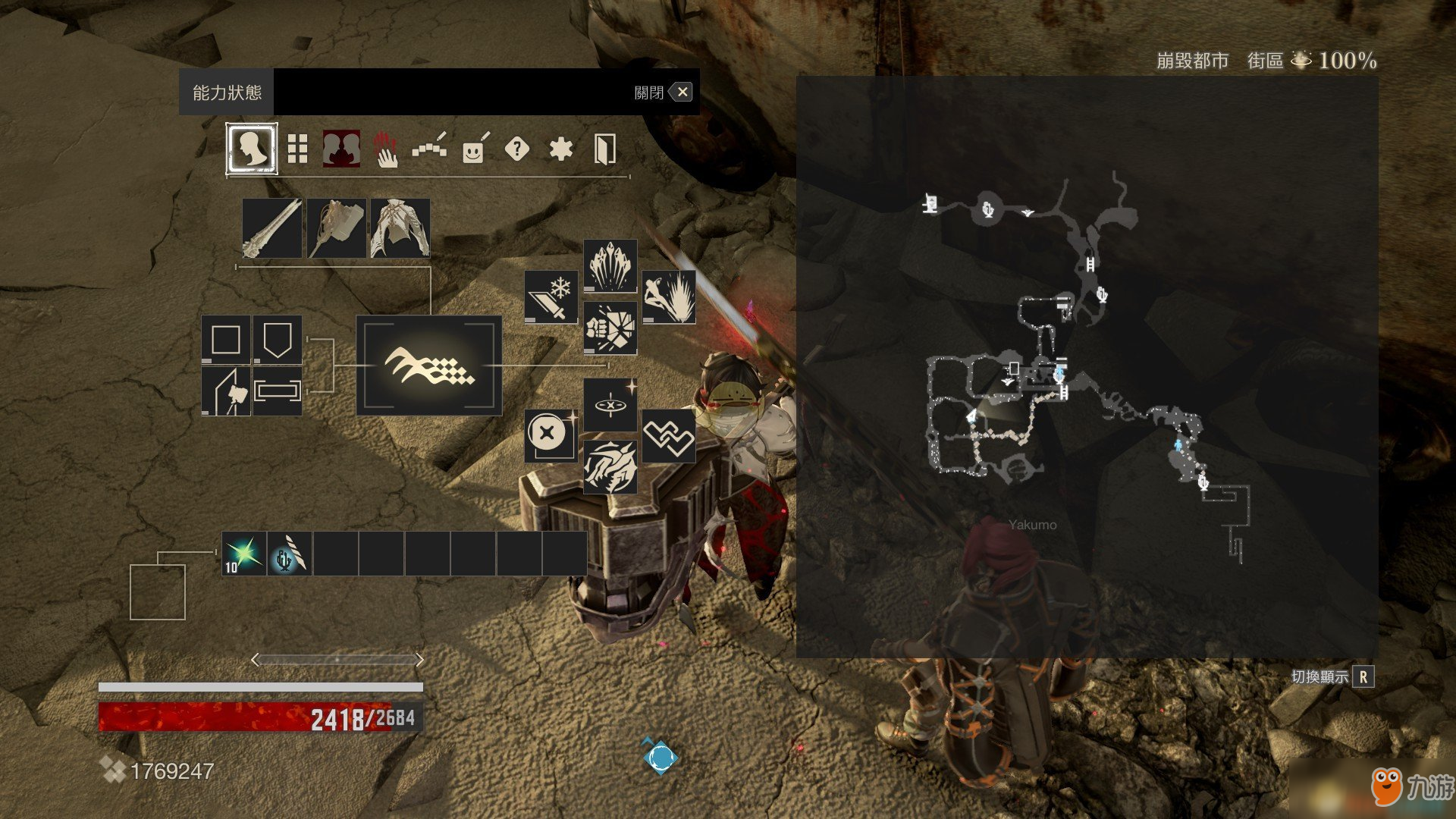Choose the exit door tab
The height and width of the screenshot is (819, 1456).
(x=604, y=149)
